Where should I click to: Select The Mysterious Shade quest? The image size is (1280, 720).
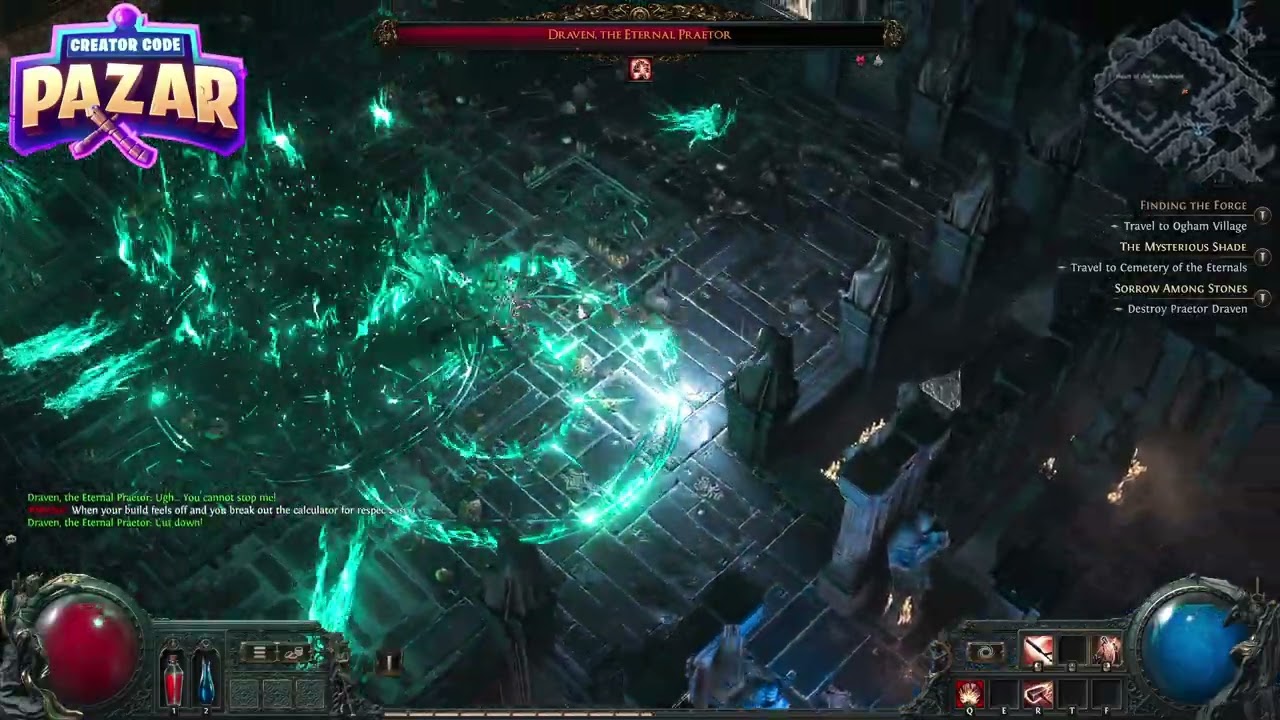point(1183,247)
